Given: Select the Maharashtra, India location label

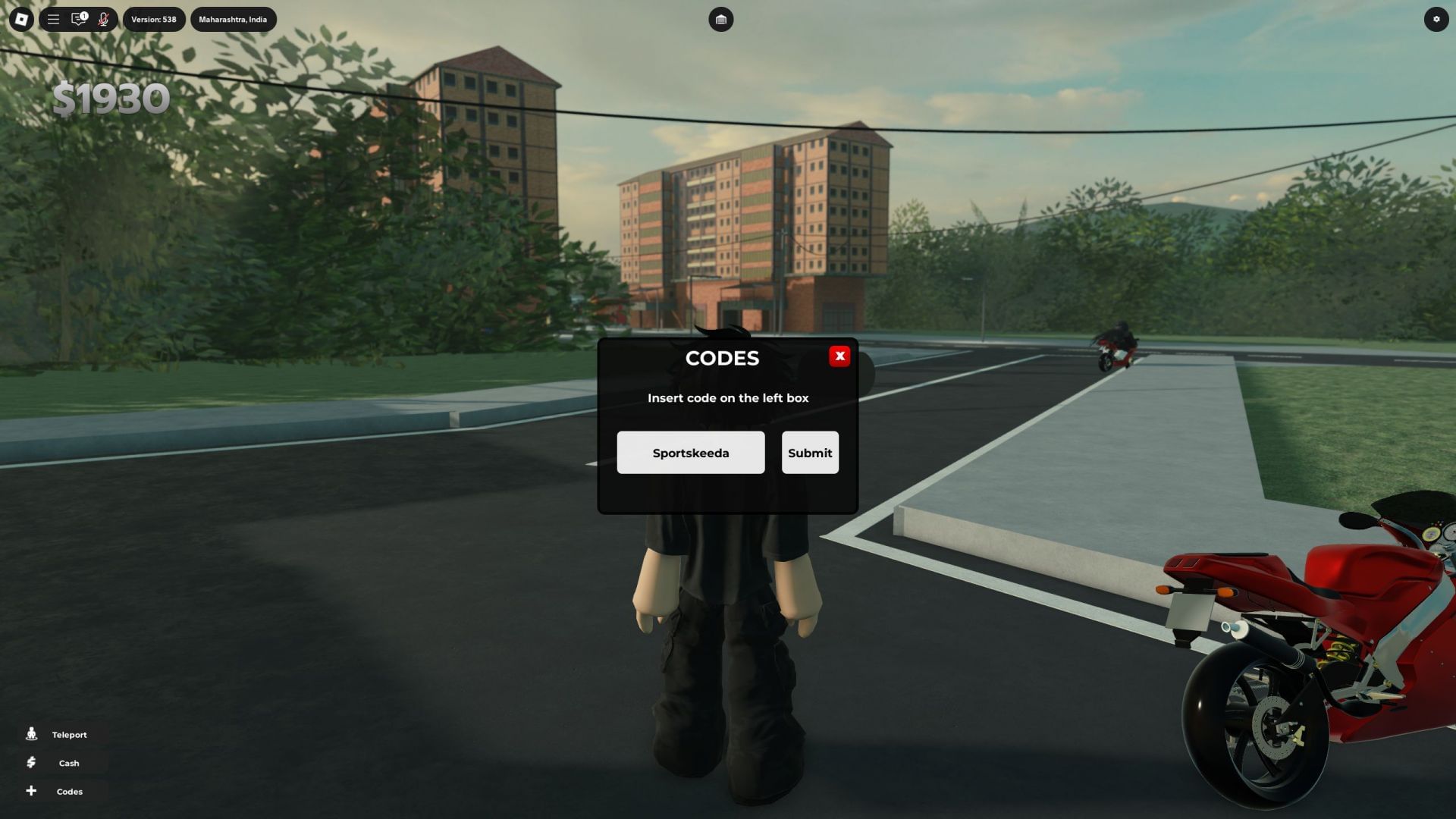Looking at the screenshot, I should (x=233, y=19).
